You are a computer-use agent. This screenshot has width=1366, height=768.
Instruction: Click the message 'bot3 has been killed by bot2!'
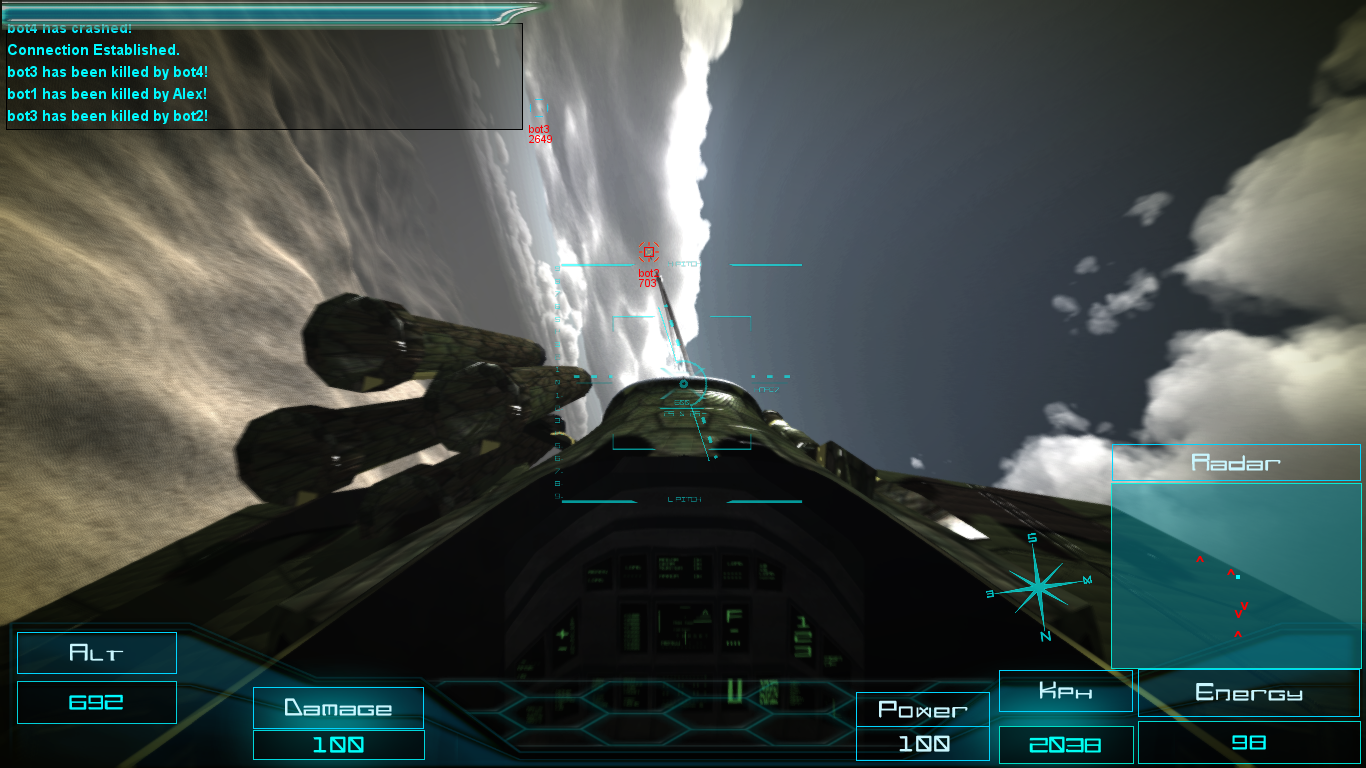tap(108, 116)
